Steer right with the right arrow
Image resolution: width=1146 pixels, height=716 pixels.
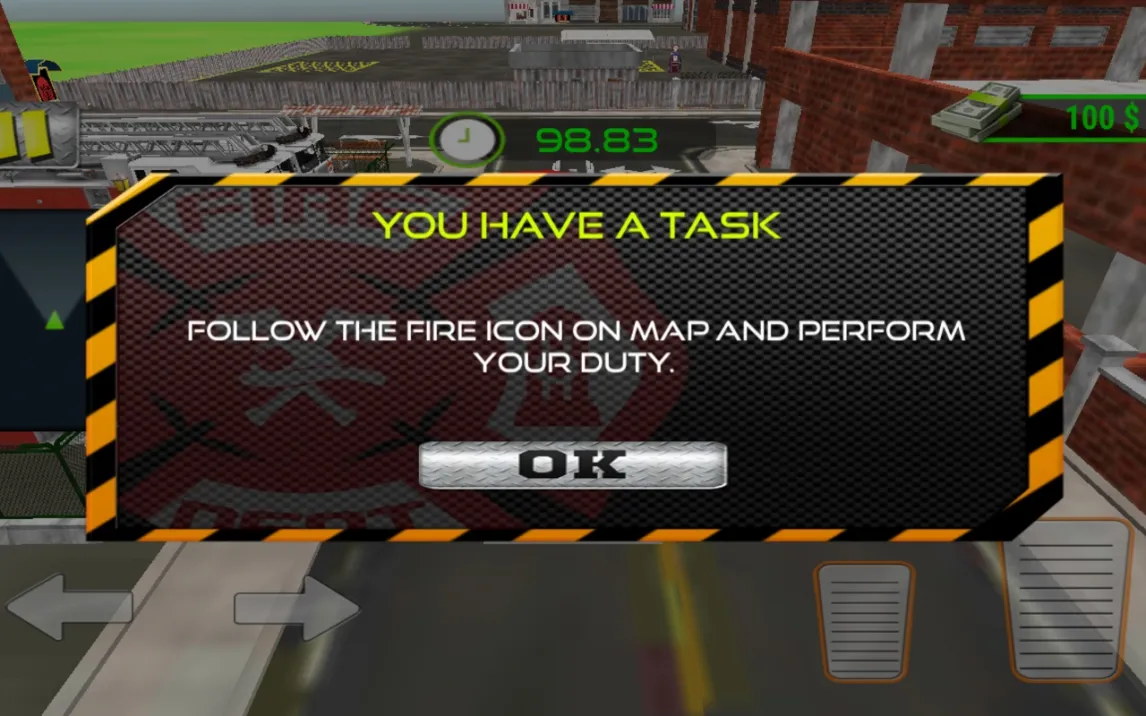pyautogui.click(x=297, y=607)
